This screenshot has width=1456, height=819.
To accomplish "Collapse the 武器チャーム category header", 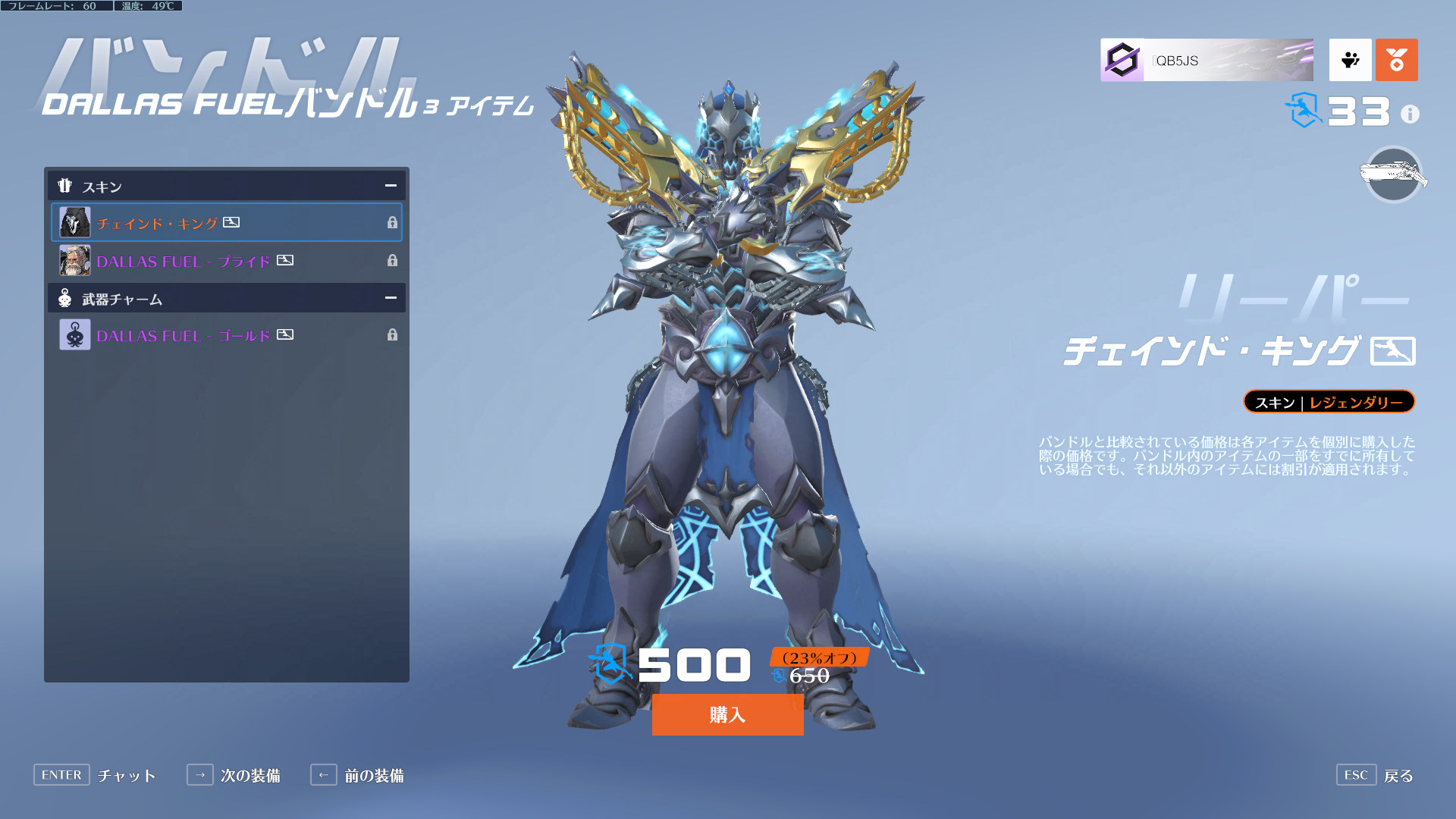I will (x=391, y=298).
